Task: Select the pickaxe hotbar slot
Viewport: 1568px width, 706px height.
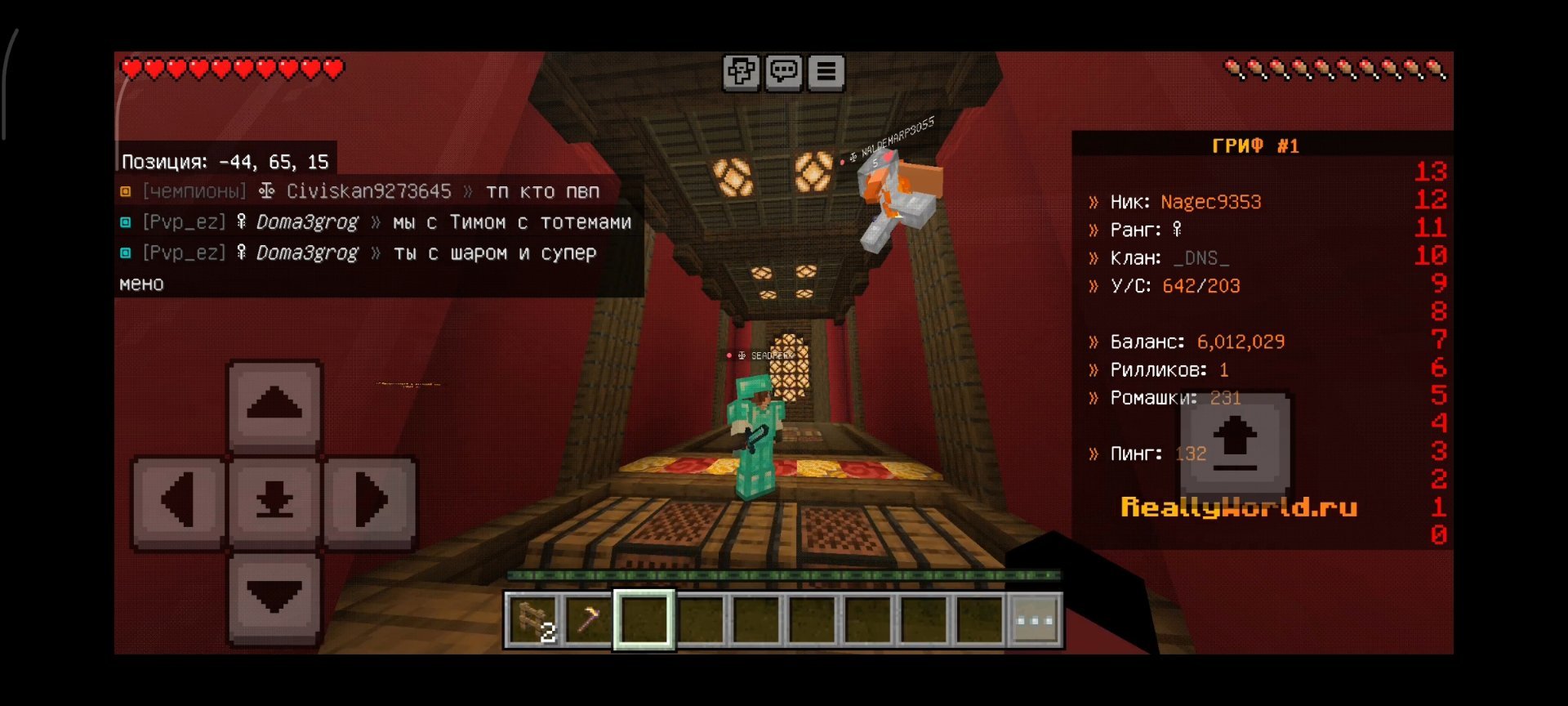Action: pyautogui.click(x=589, y=621)
